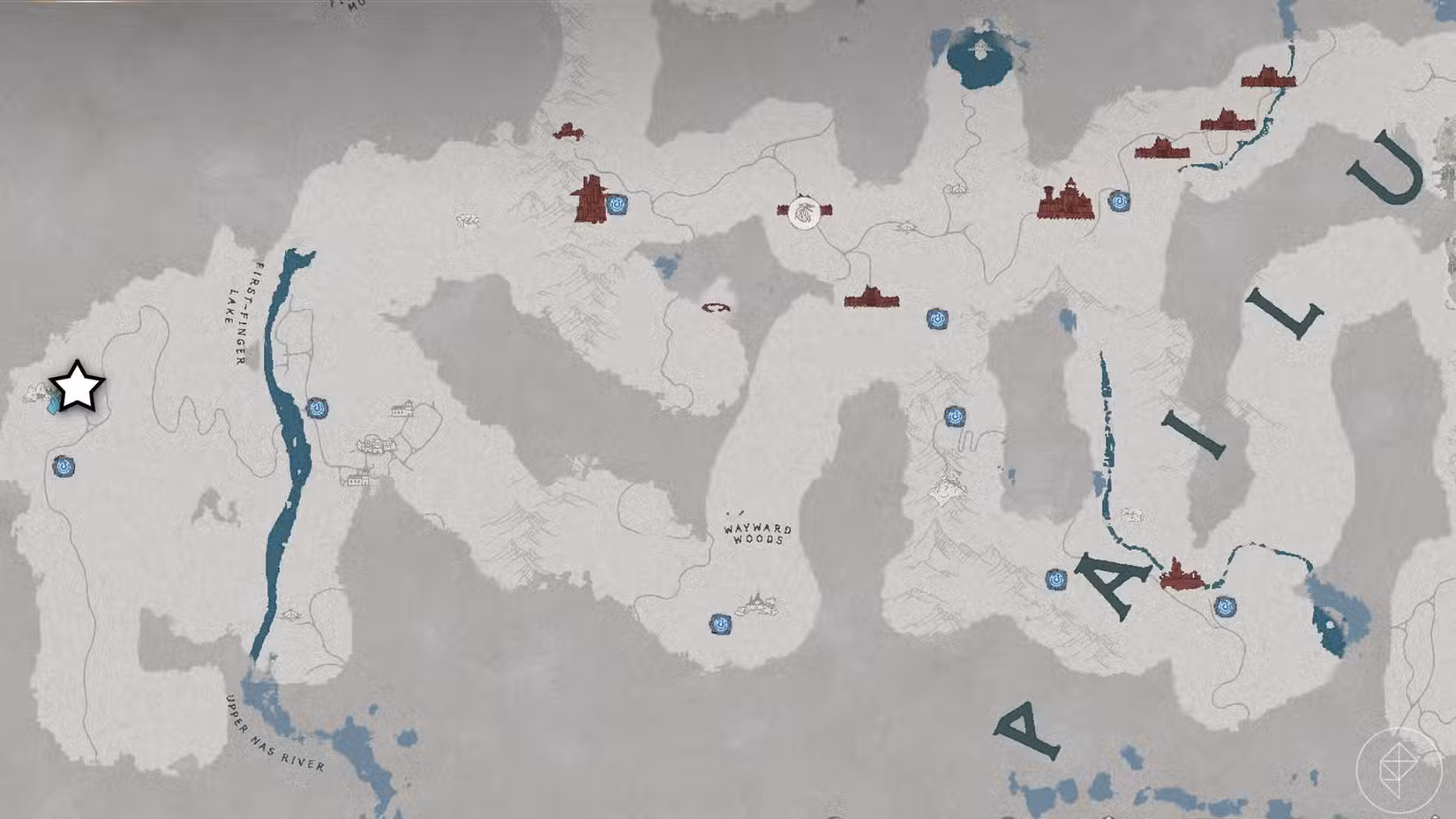This screenshot has width=1456, height=819.
Task: Select the fast travel icon in Wayward Woods
Action: coord(721,625)
